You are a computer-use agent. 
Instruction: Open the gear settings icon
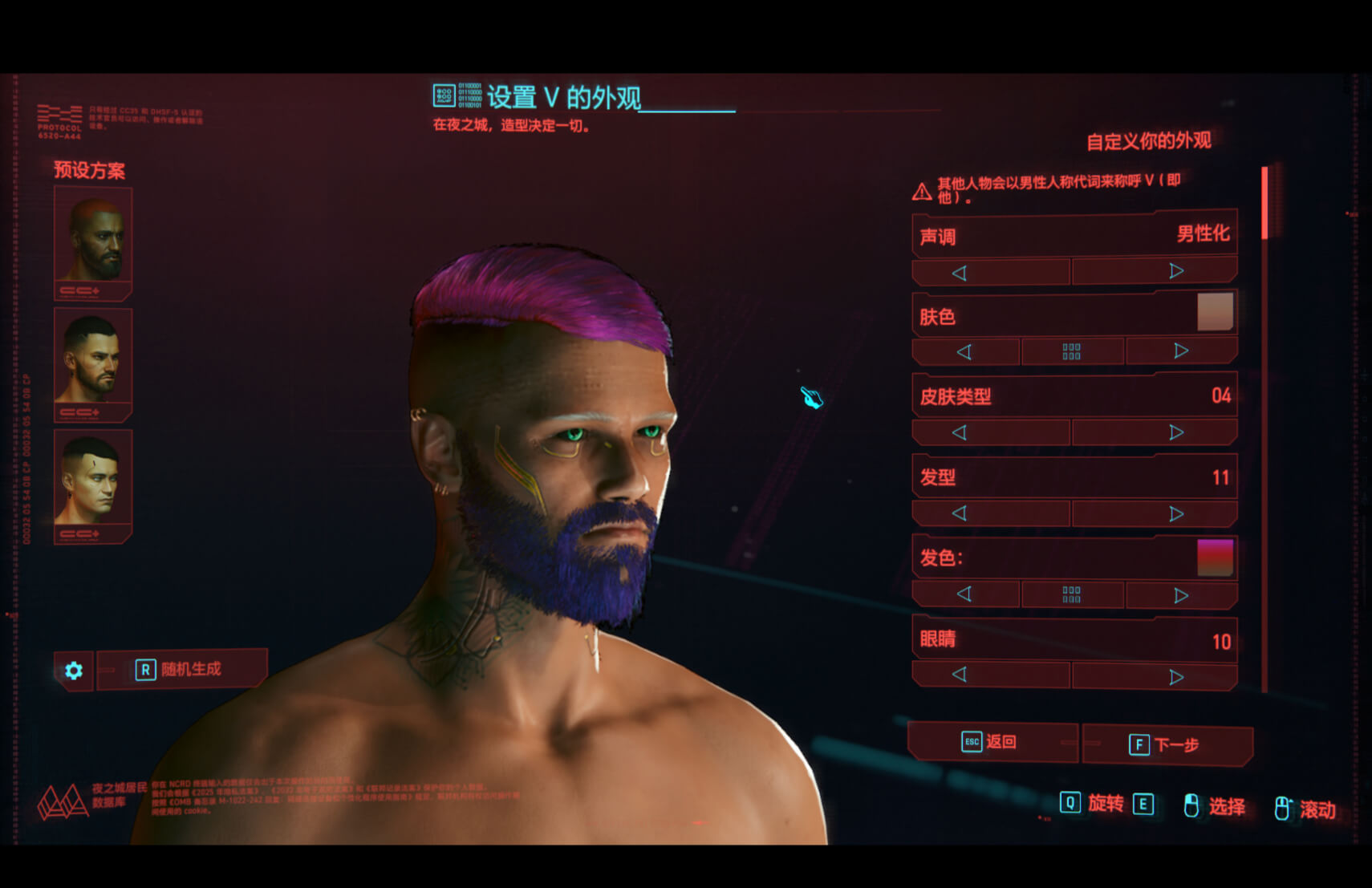coord(74,671)
